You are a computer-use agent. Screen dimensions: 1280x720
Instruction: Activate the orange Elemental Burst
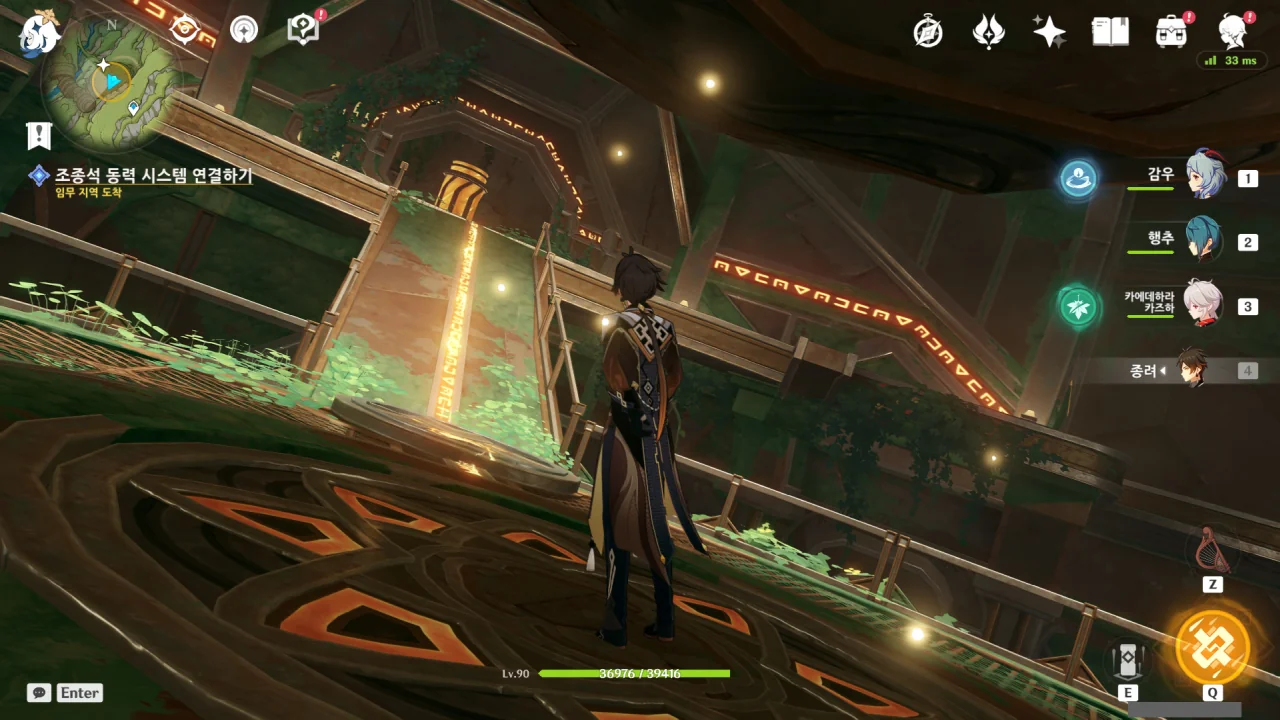click(1212, 646)
